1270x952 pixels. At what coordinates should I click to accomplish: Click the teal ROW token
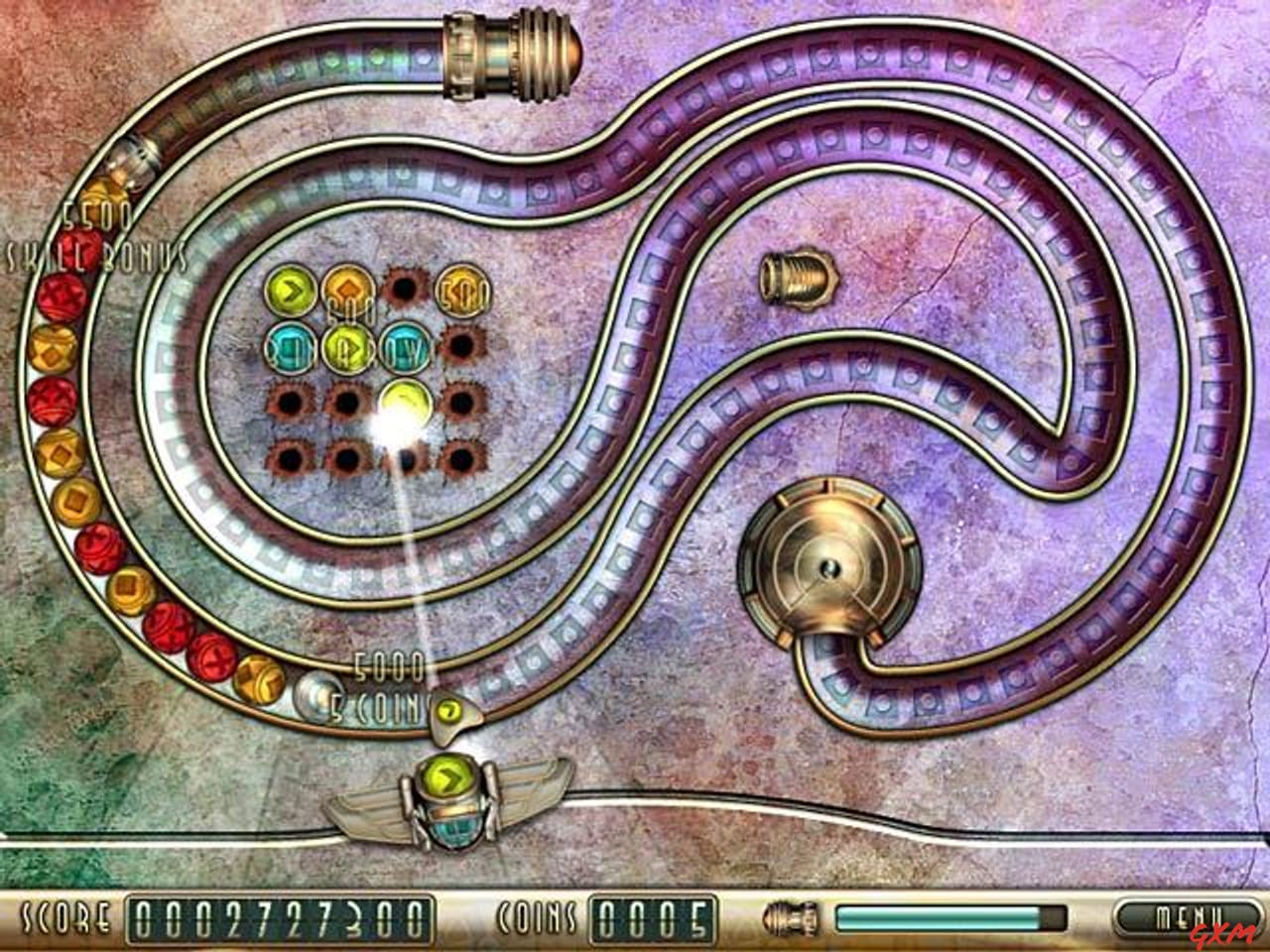coord(404,349)
